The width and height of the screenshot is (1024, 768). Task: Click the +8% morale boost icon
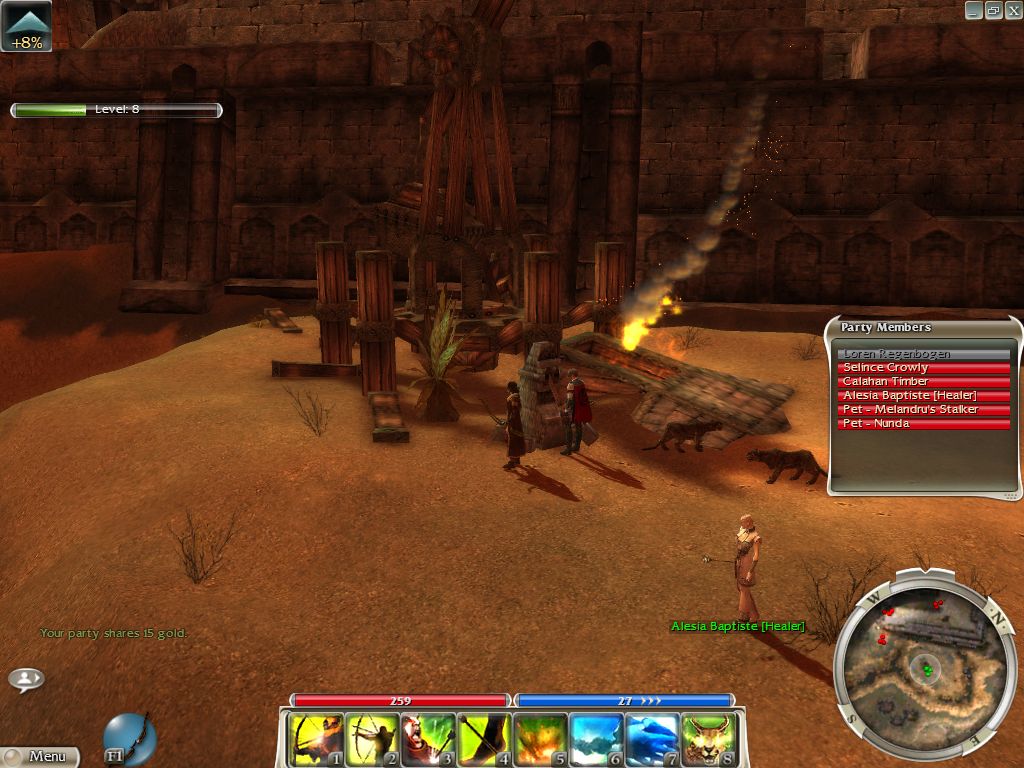click(26, 27)
